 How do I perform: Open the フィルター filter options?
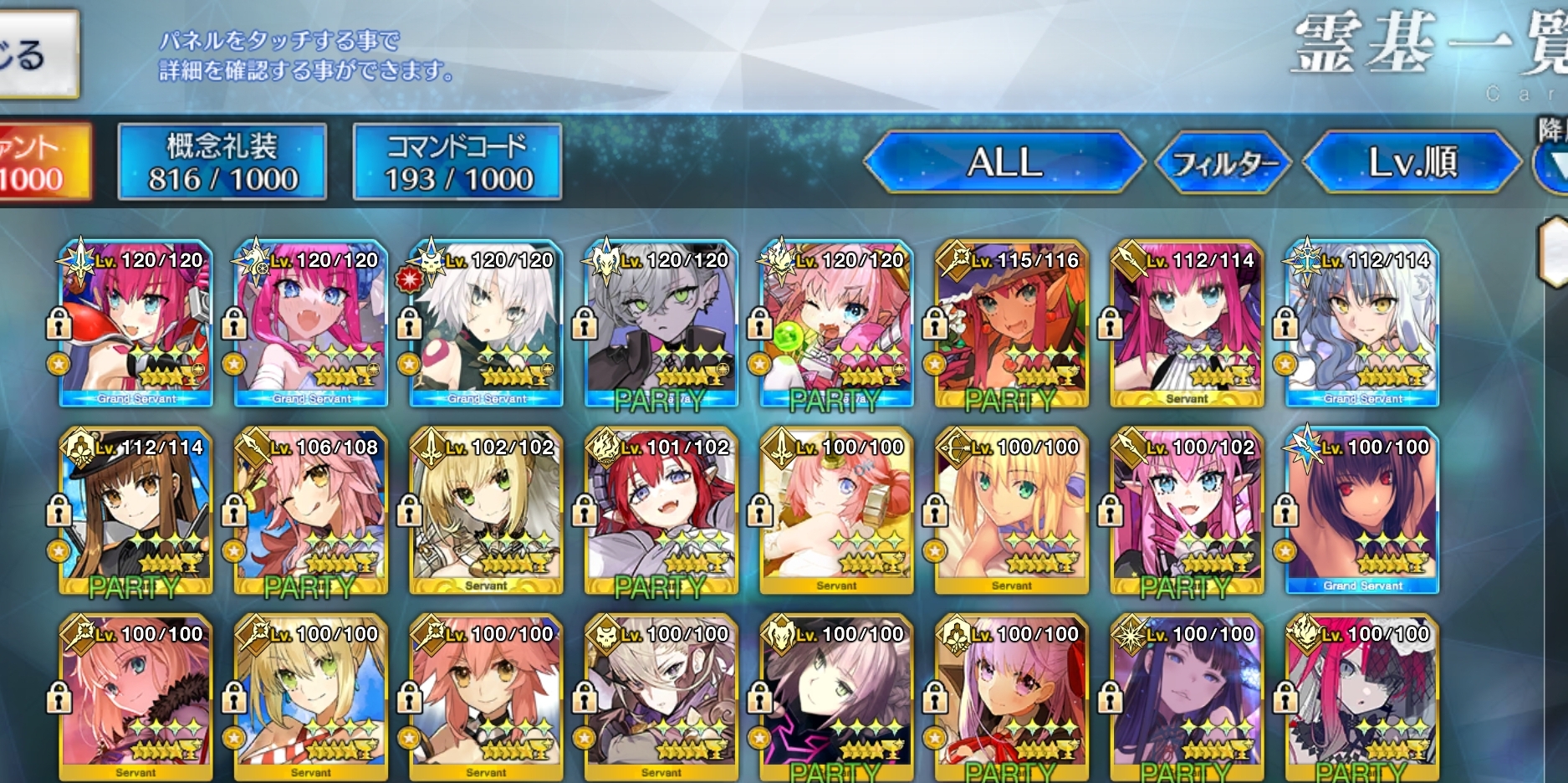(1223, 162)
